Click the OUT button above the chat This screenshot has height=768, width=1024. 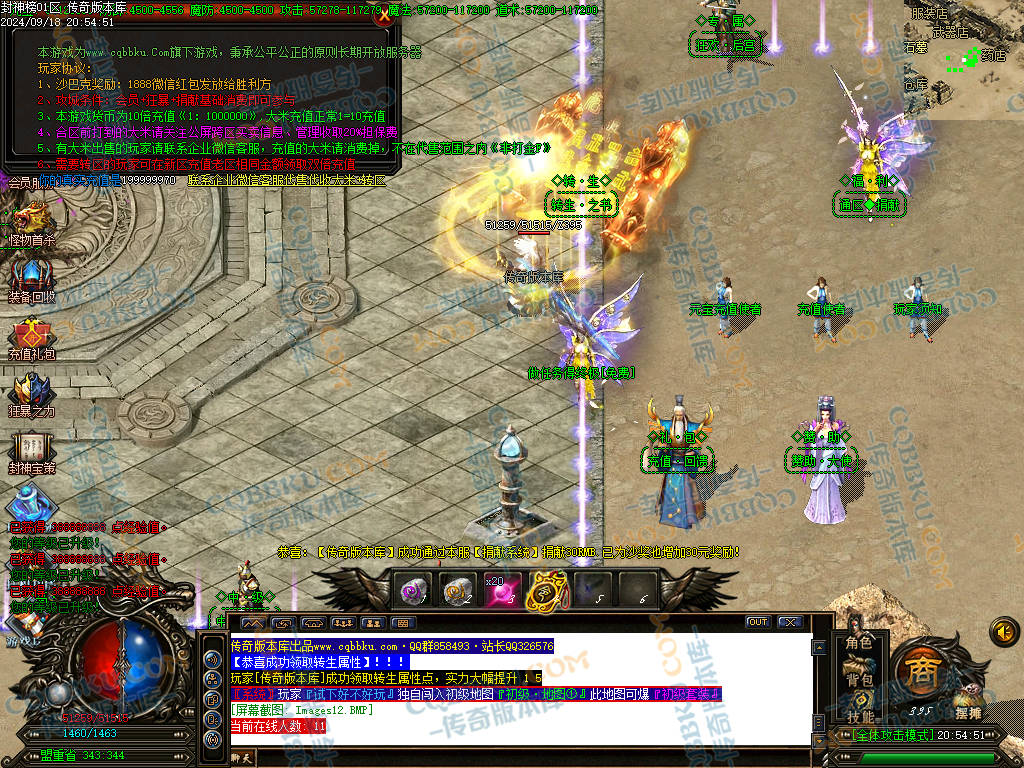758,622
